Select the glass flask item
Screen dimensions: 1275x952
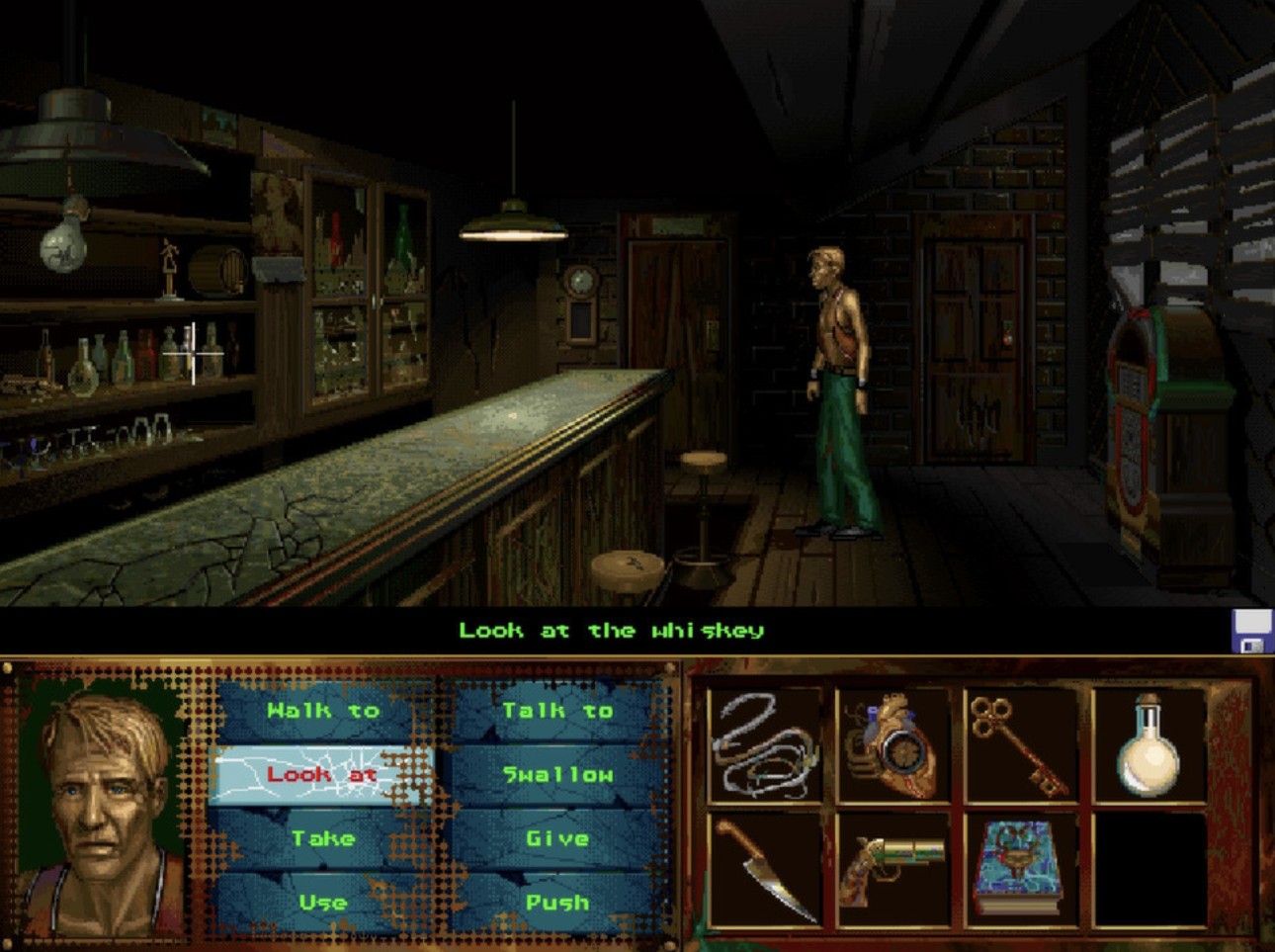click(1147, 751)
